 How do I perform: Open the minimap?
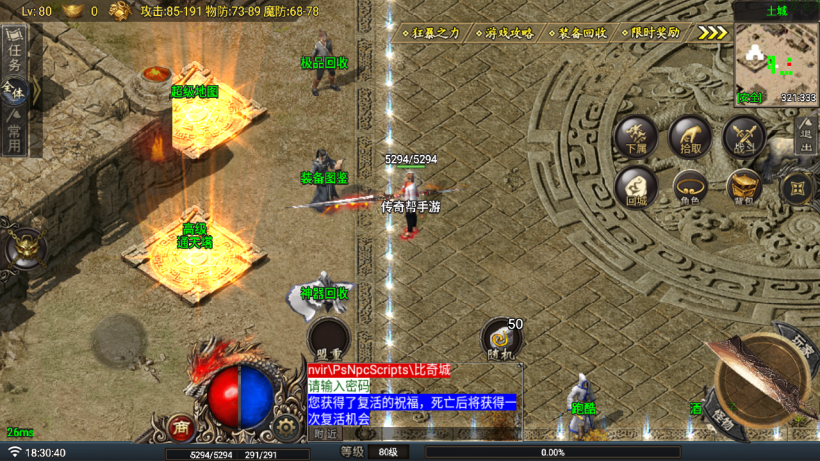(x=776, y=60)
